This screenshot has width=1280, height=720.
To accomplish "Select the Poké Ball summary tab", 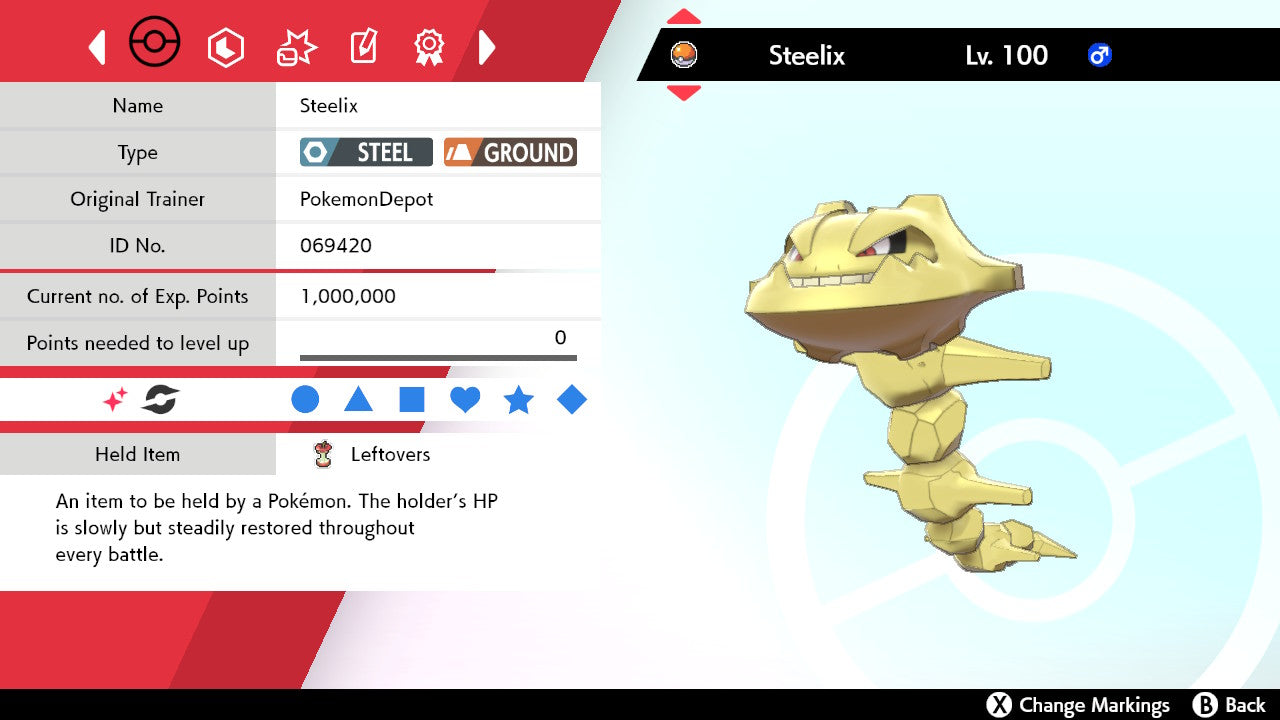I will click(155, 45).
